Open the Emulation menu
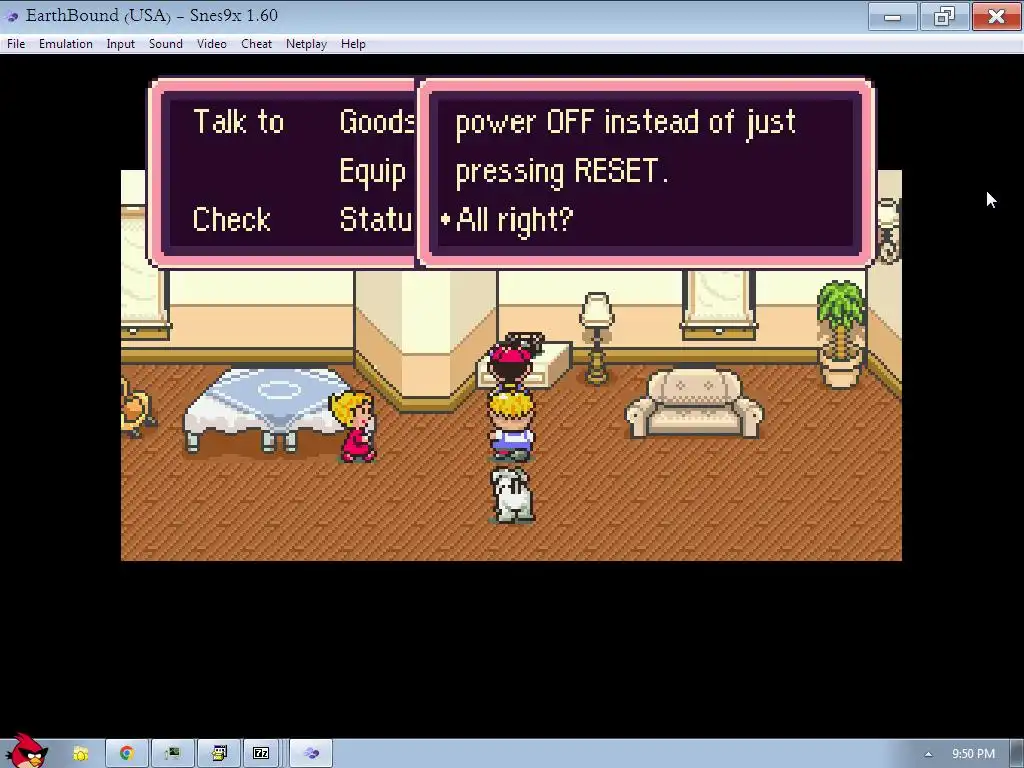Screen dimensions: 1024x768 coord(66,44)
